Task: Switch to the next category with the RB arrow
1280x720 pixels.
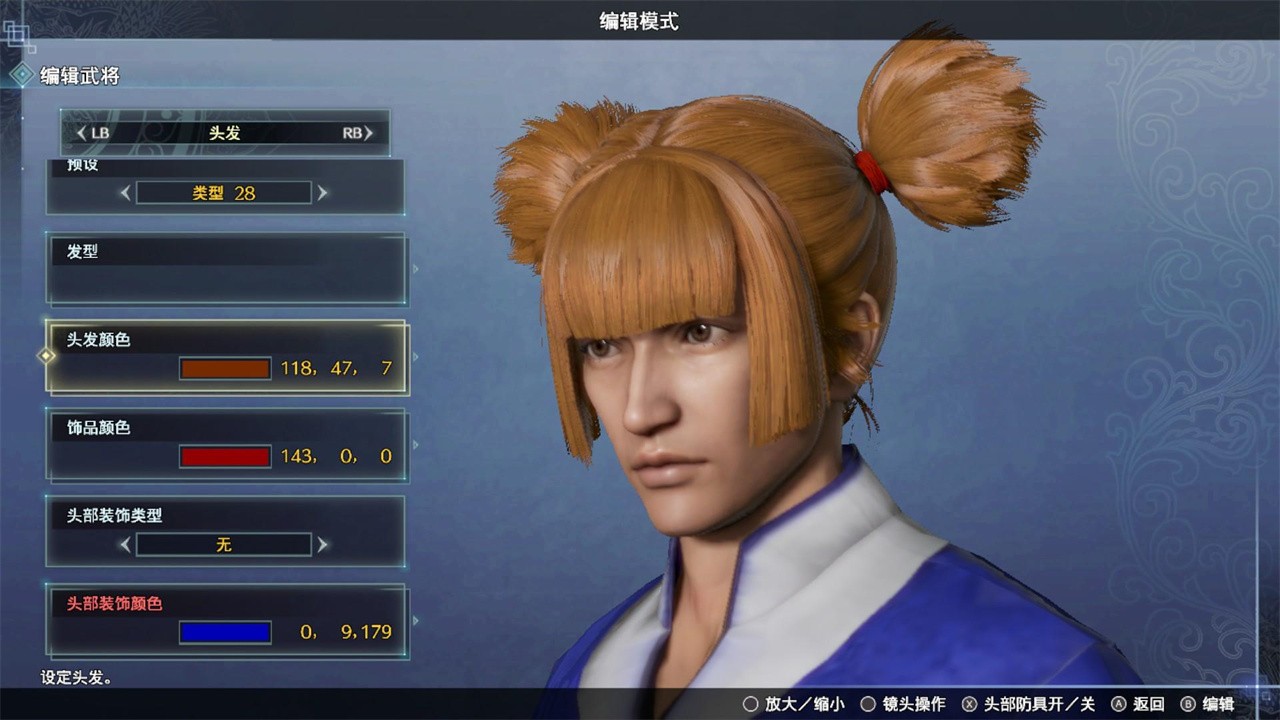Action: point(368,133)
